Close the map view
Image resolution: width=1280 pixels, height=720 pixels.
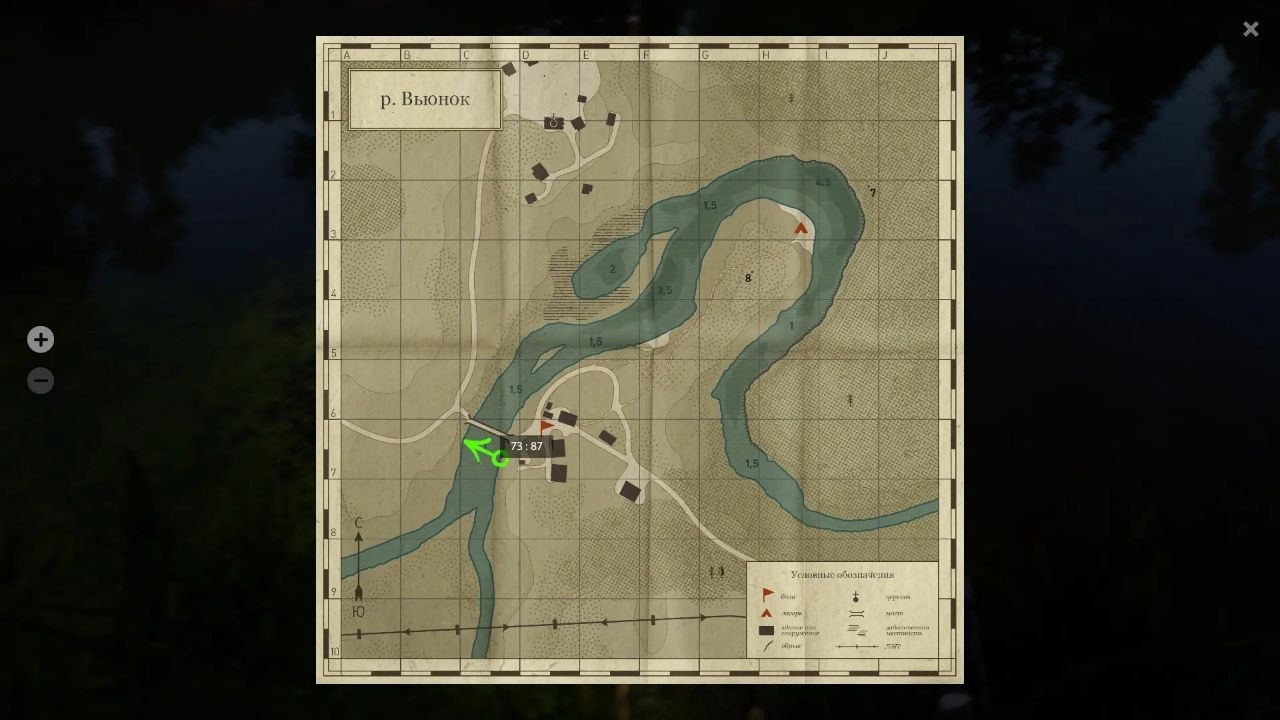1250,29
